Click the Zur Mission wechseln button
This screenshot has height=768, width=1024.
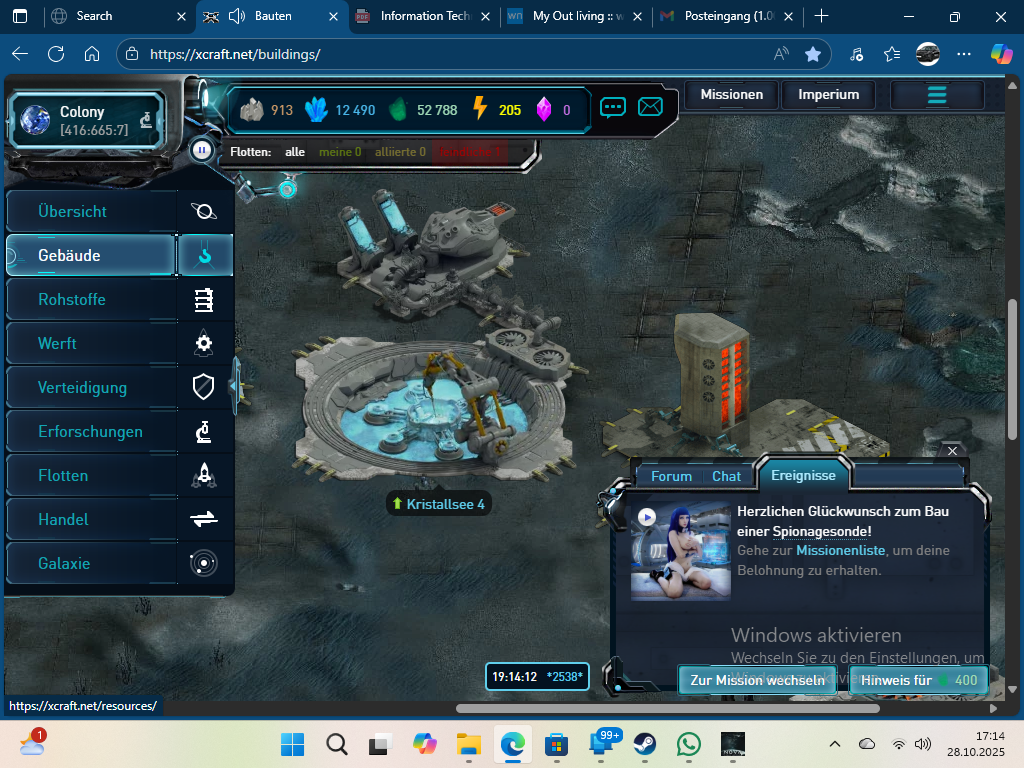[x=757, y=680]
